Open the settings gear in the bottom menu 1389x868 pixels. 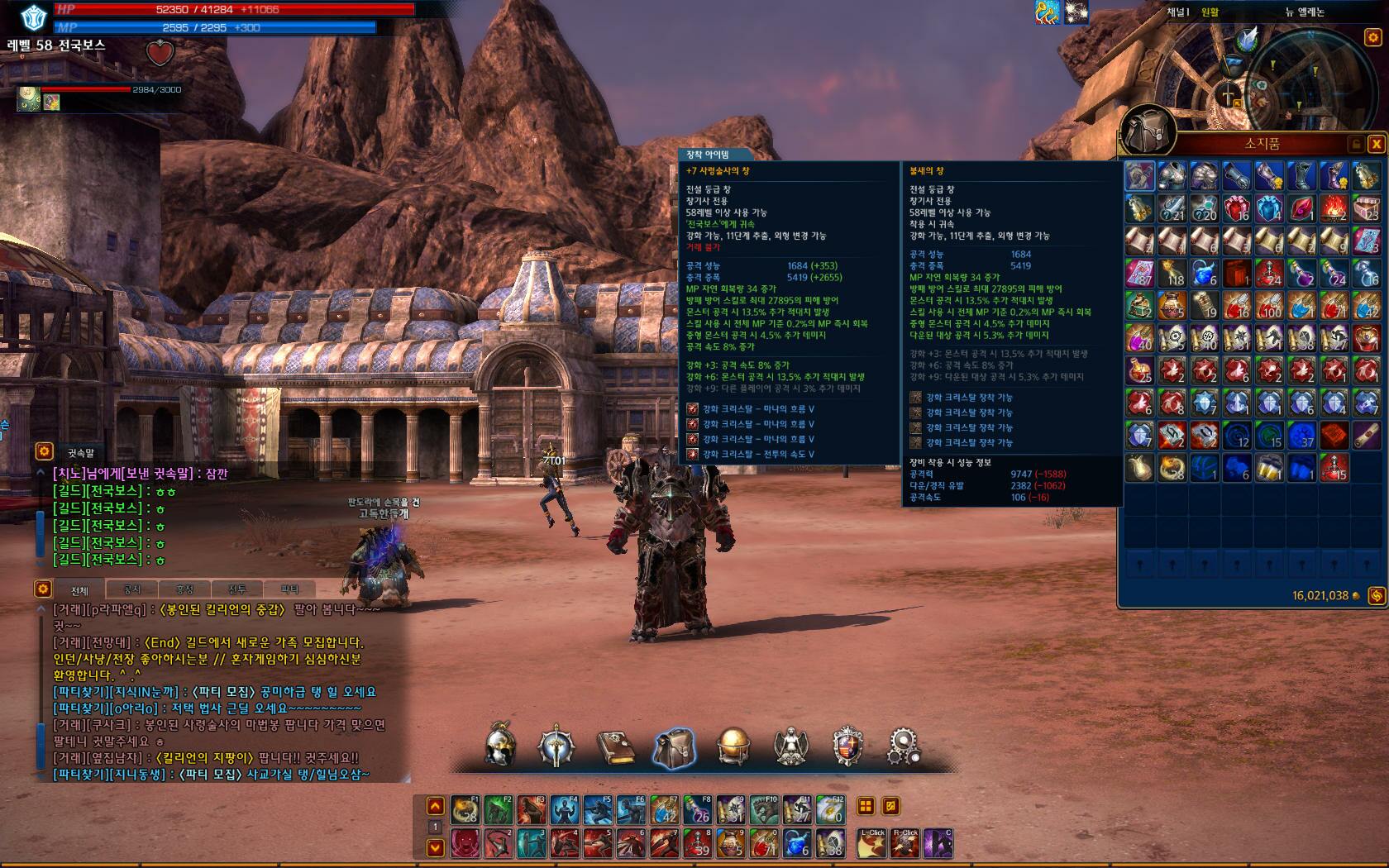point(904,746)
